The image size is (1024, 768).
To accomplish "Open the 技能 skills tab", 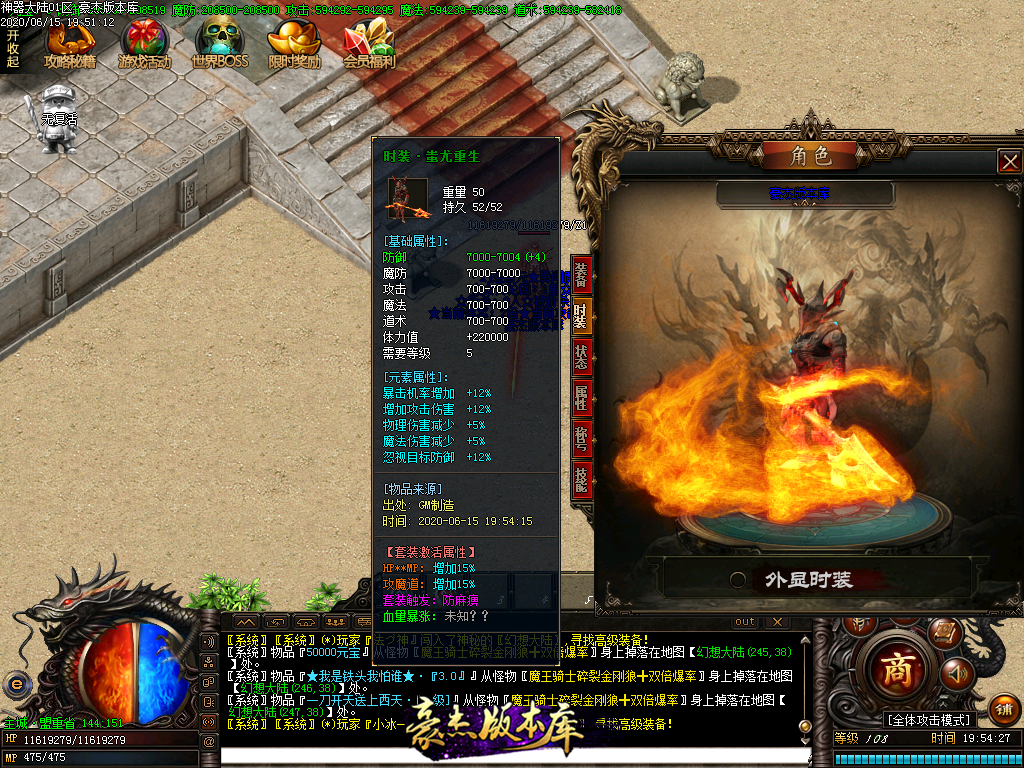I will (x=581, y=481).
